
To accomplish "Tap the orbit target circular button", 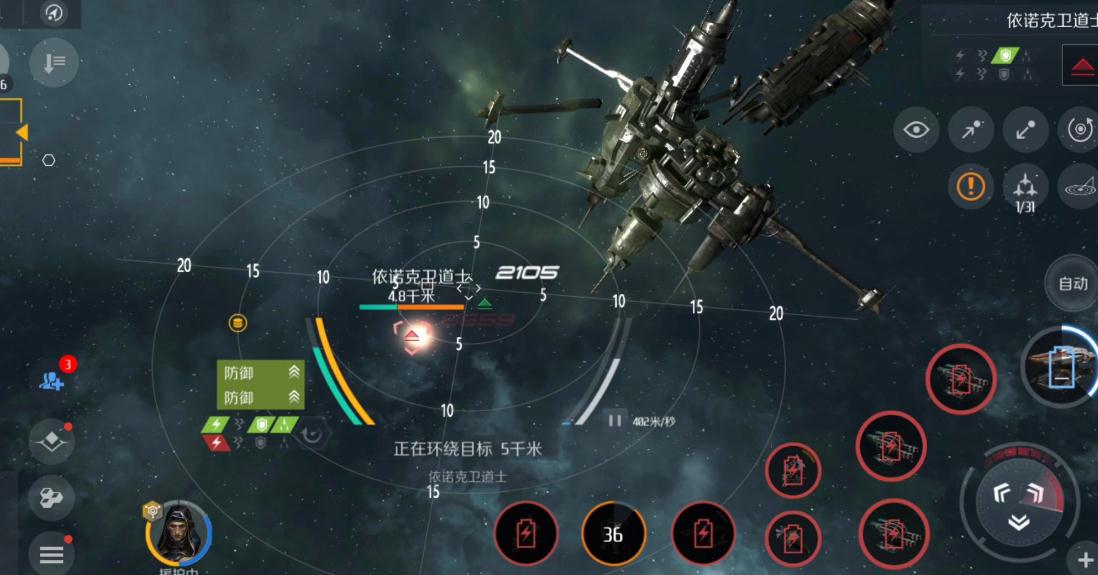I will (1080, 130).
